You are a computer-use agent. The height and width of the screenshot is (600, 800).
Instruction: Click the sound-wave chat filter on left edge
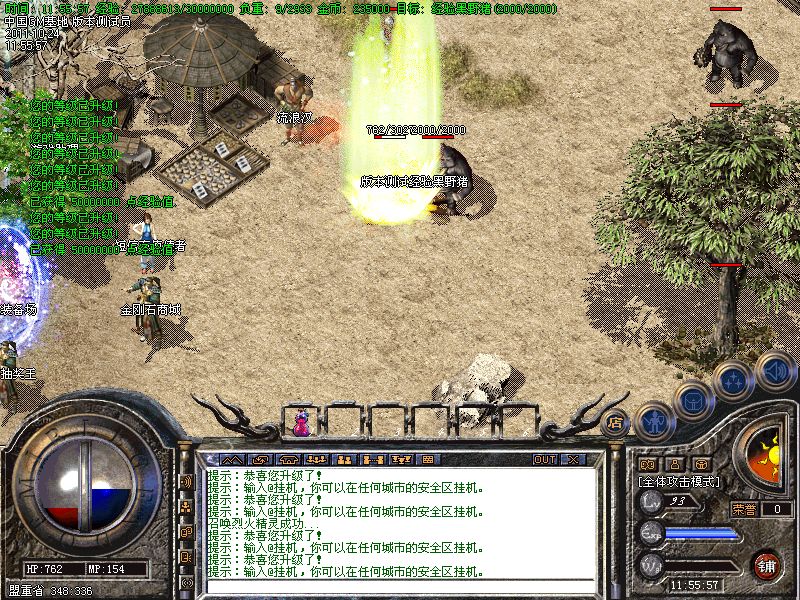coord(186,481)
